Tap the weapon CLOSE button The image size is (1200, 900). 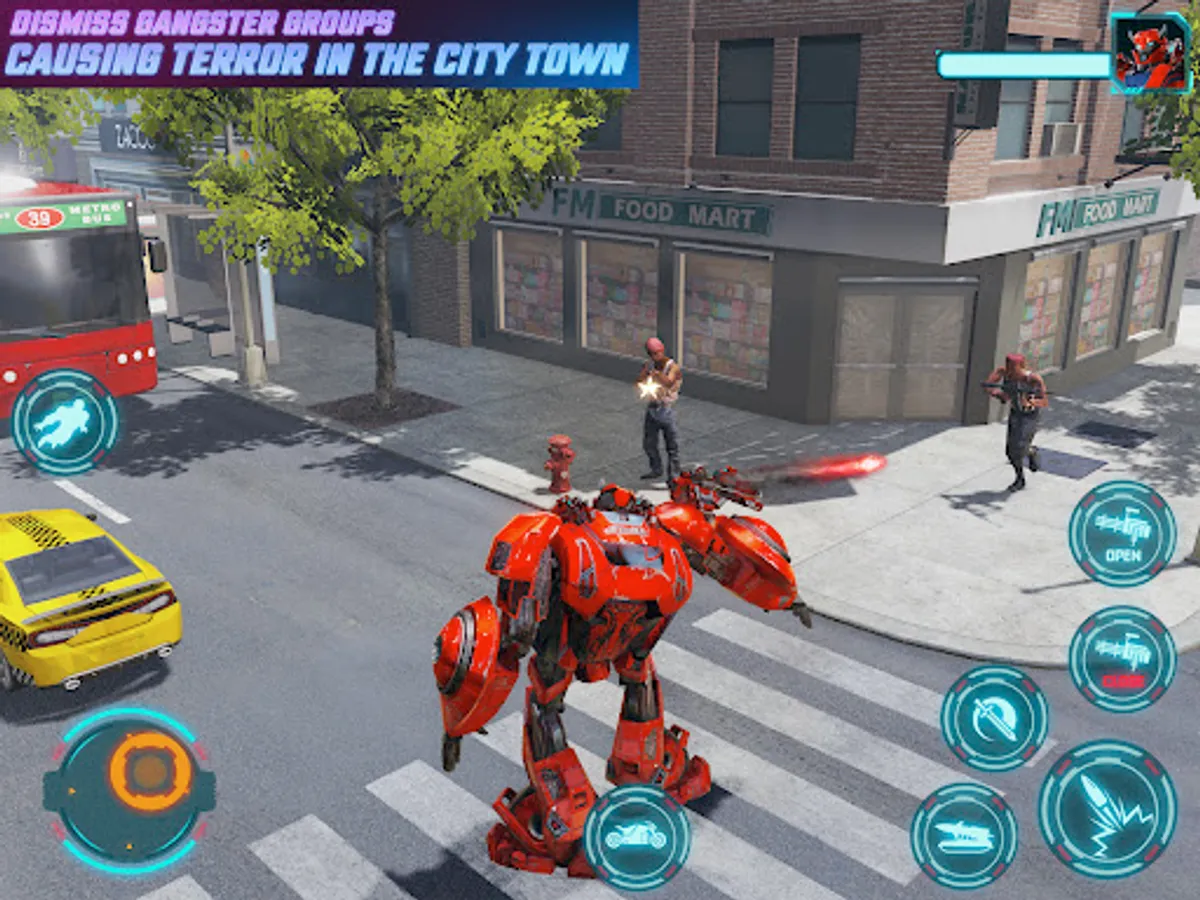pos(1122,659)
